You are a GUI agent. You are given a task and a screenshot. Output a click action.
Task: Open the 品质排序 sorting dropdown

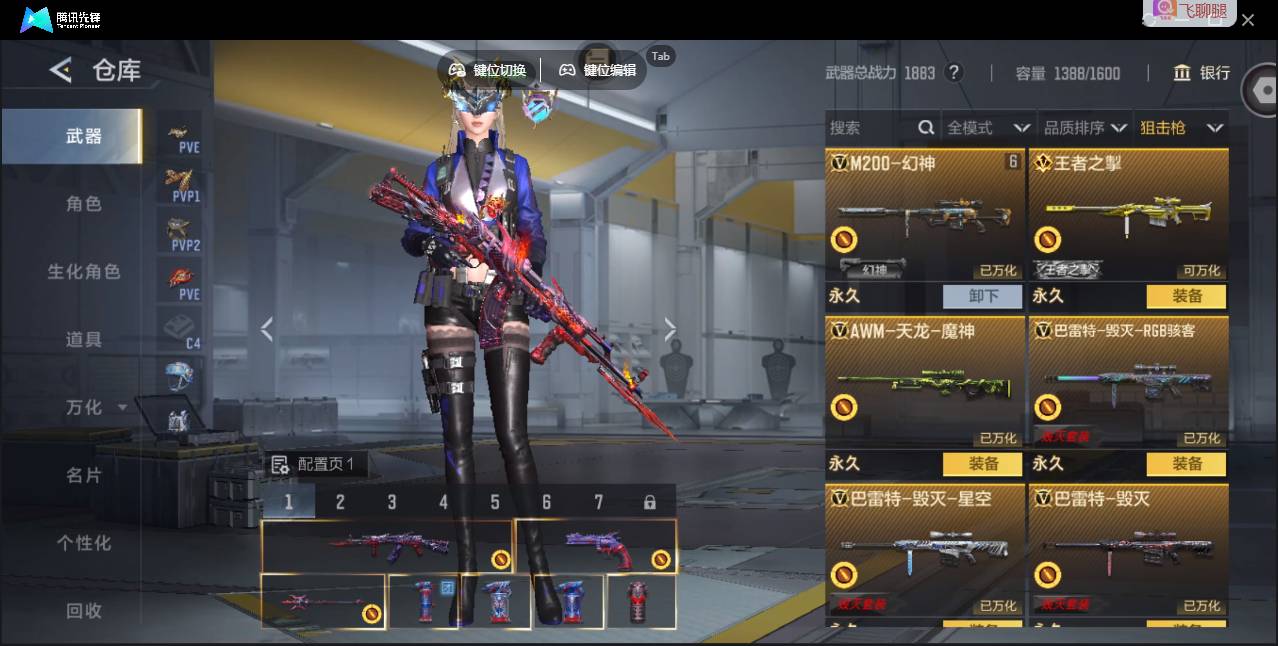pyautogui.click(x=1085, y=128)
